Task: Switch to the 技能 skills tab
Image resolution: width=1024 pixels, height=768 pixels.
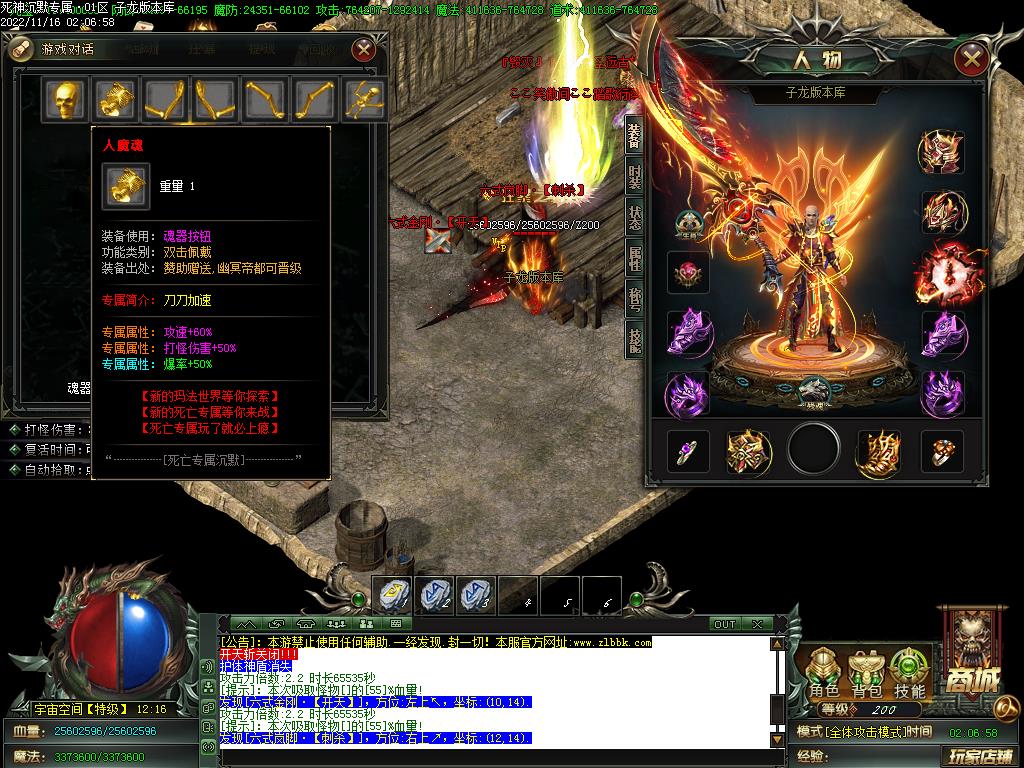Action: click(634, 341)
